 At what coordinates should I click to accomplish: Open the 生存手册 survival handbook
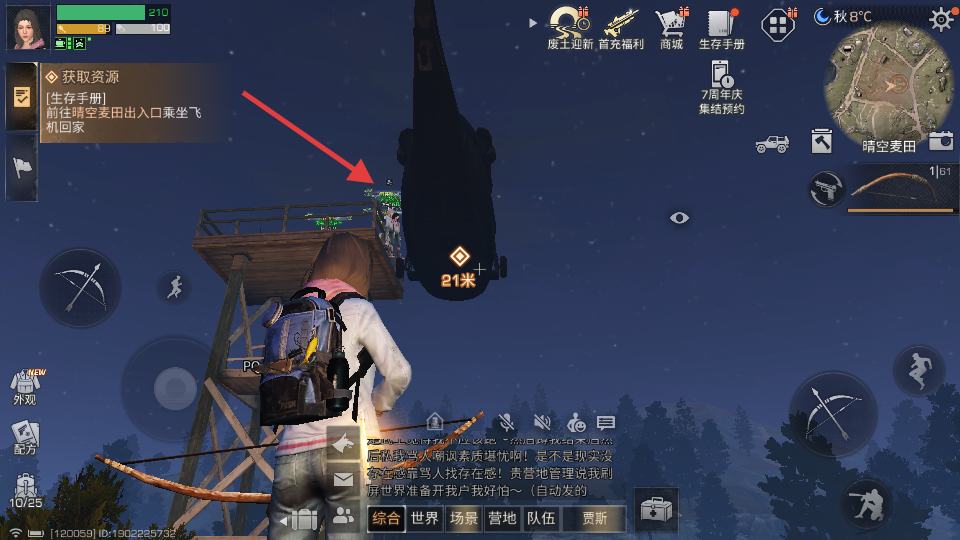[721, 24]
